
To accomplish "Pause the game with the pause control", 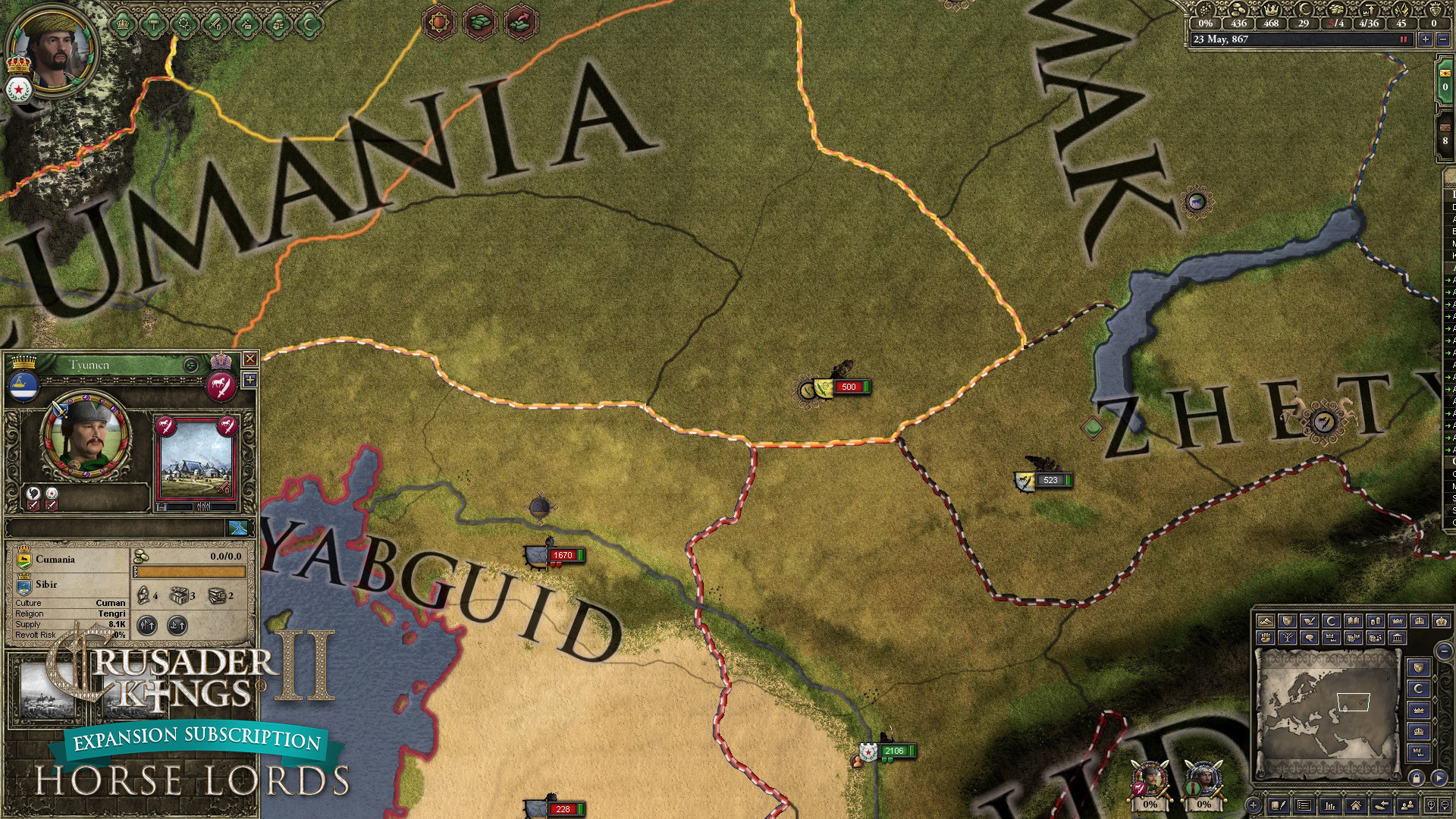I will tap(1402, 39).
